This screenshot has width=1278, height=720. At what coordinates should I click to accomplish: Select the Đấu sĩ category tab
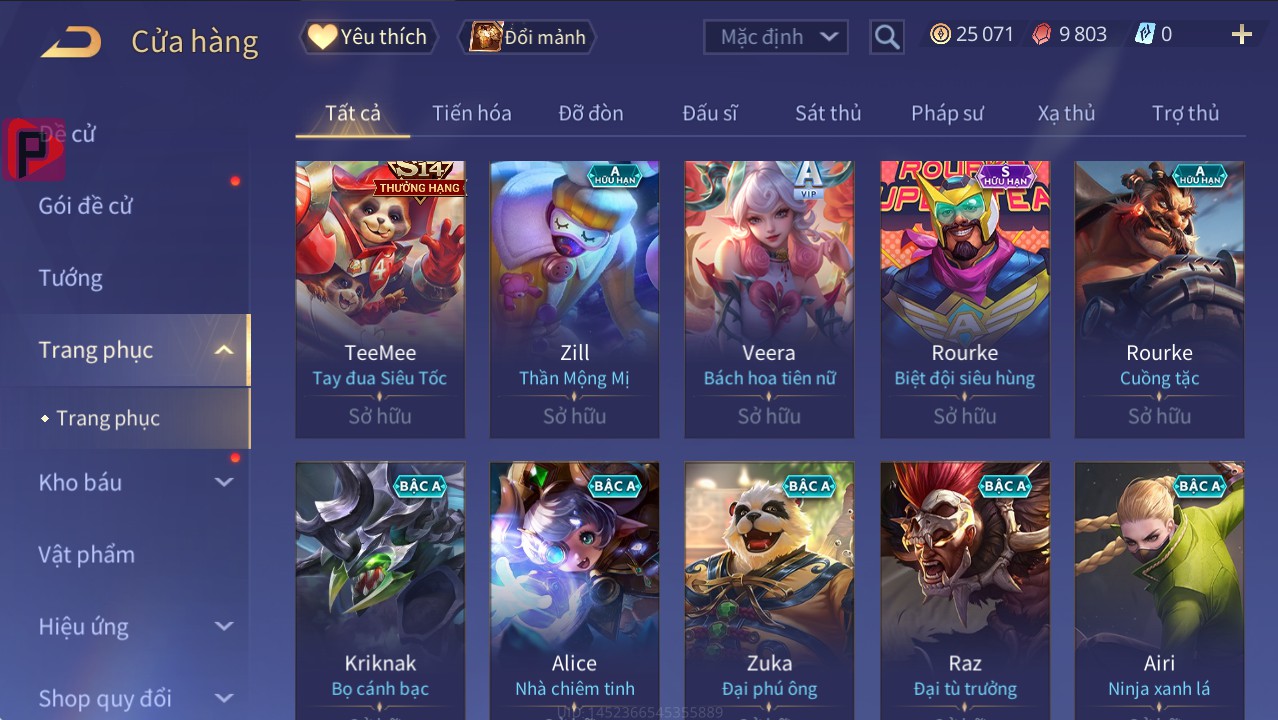(x=710, y=113)
